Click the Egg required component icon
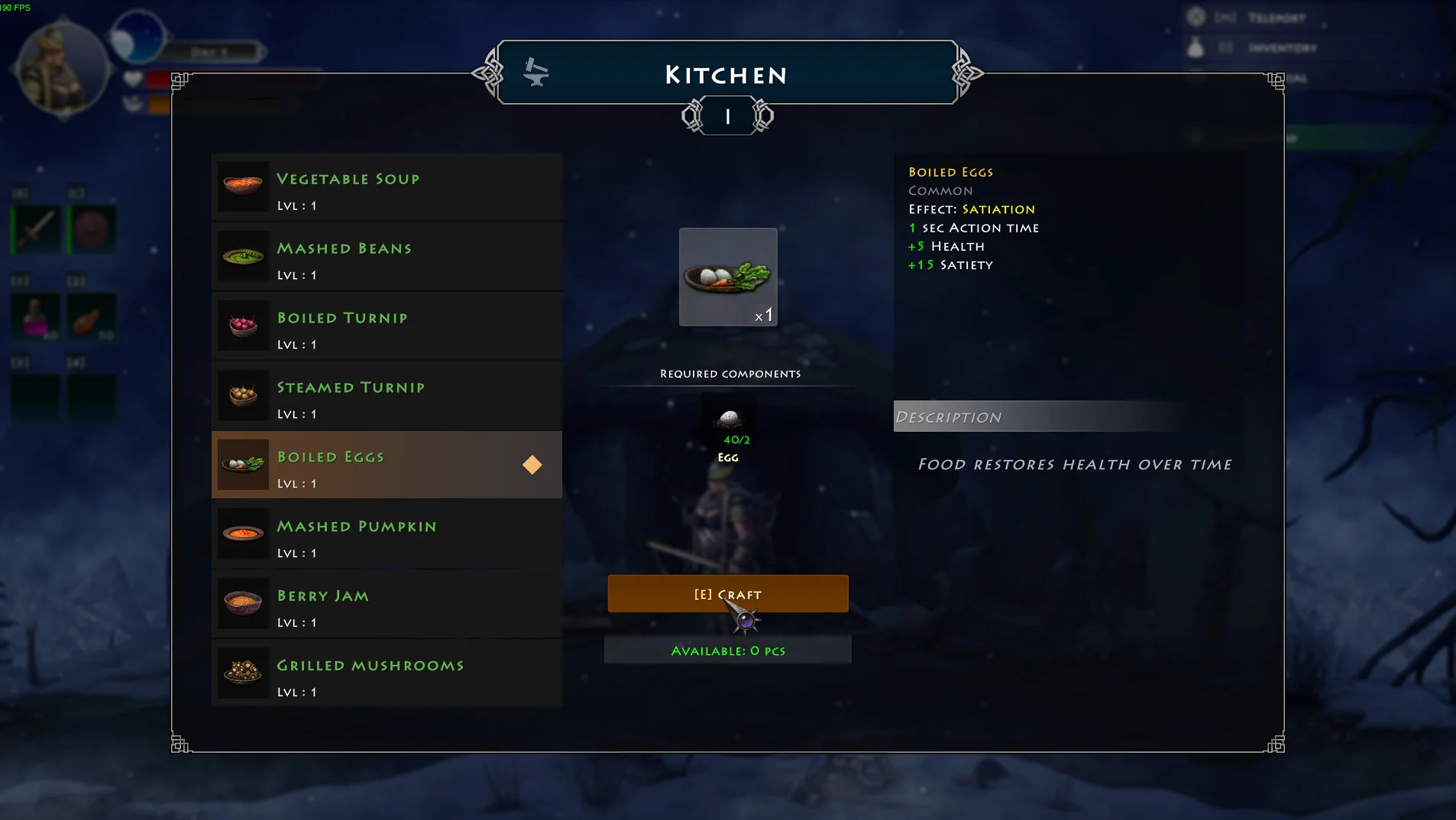 point(729,419)
